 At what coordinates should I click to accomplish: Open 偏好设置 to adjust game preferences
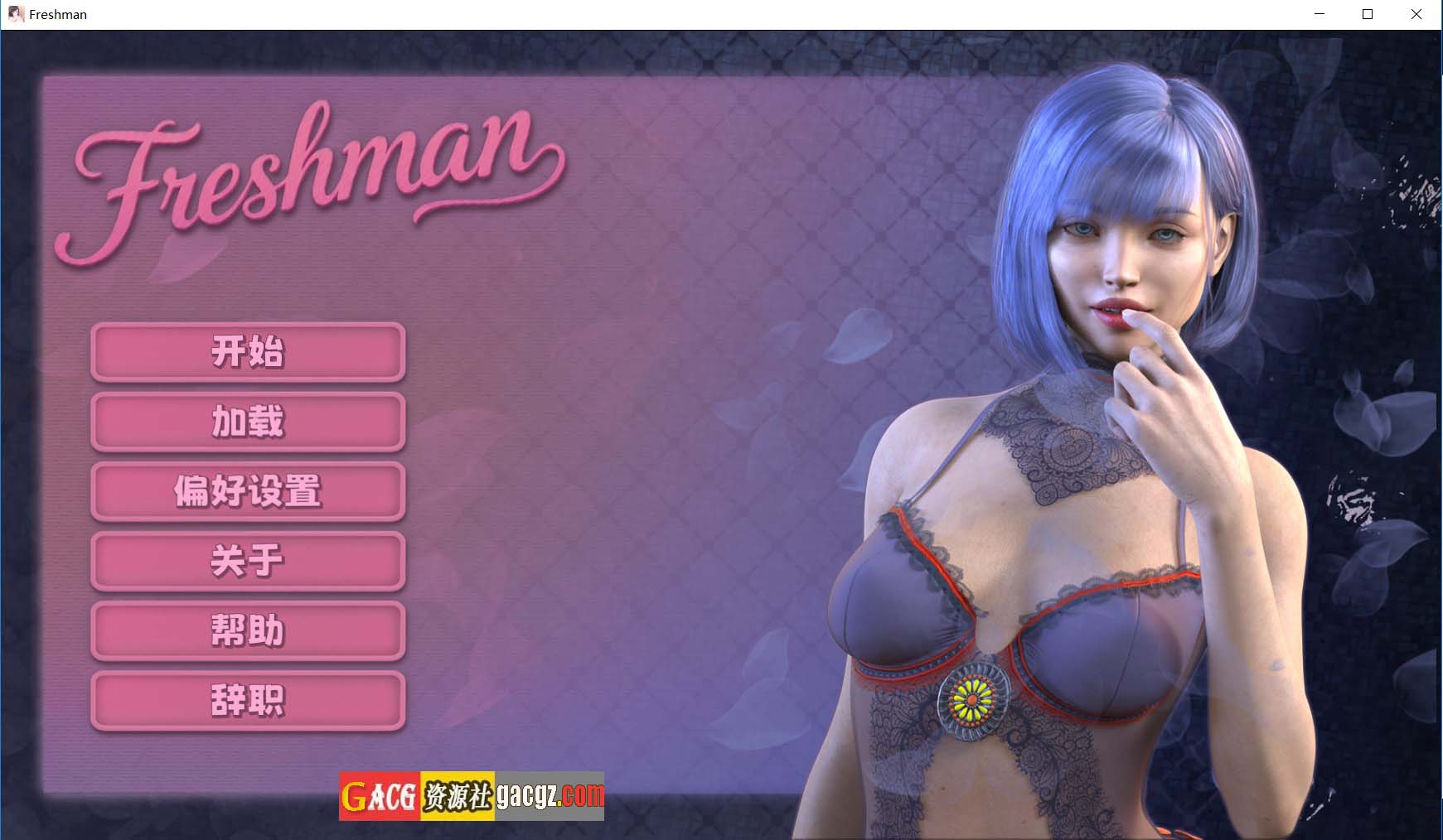tap(247, 492)
